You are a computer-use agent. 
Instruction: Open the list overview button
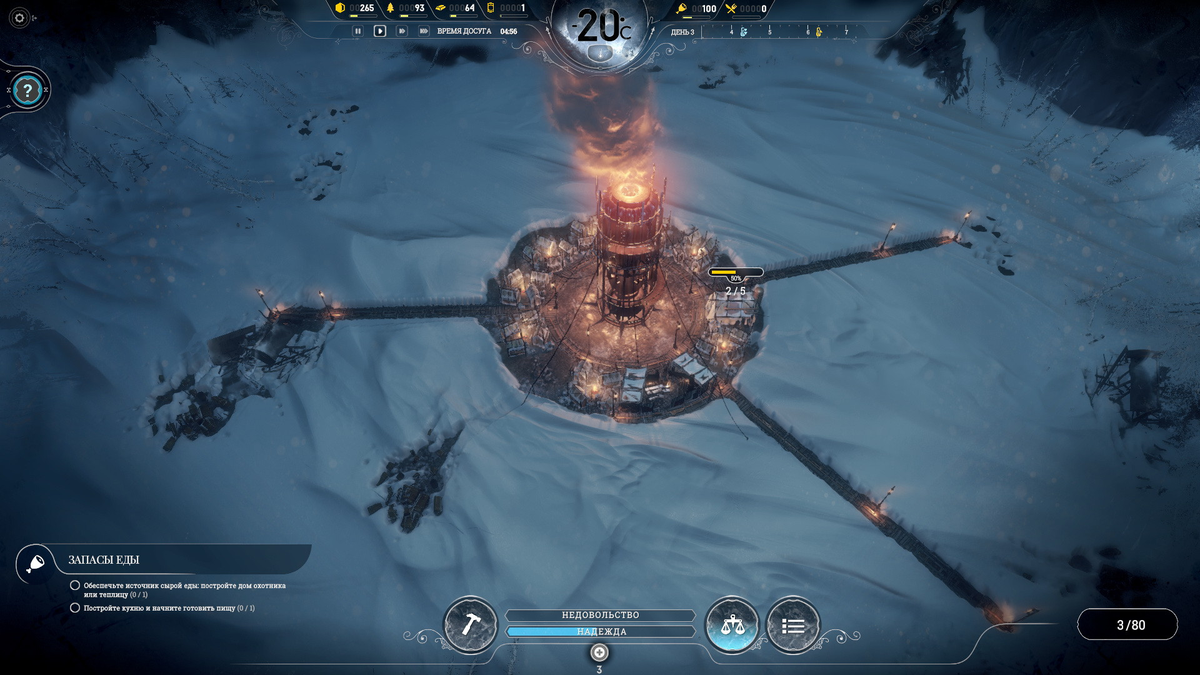(793, 625)
